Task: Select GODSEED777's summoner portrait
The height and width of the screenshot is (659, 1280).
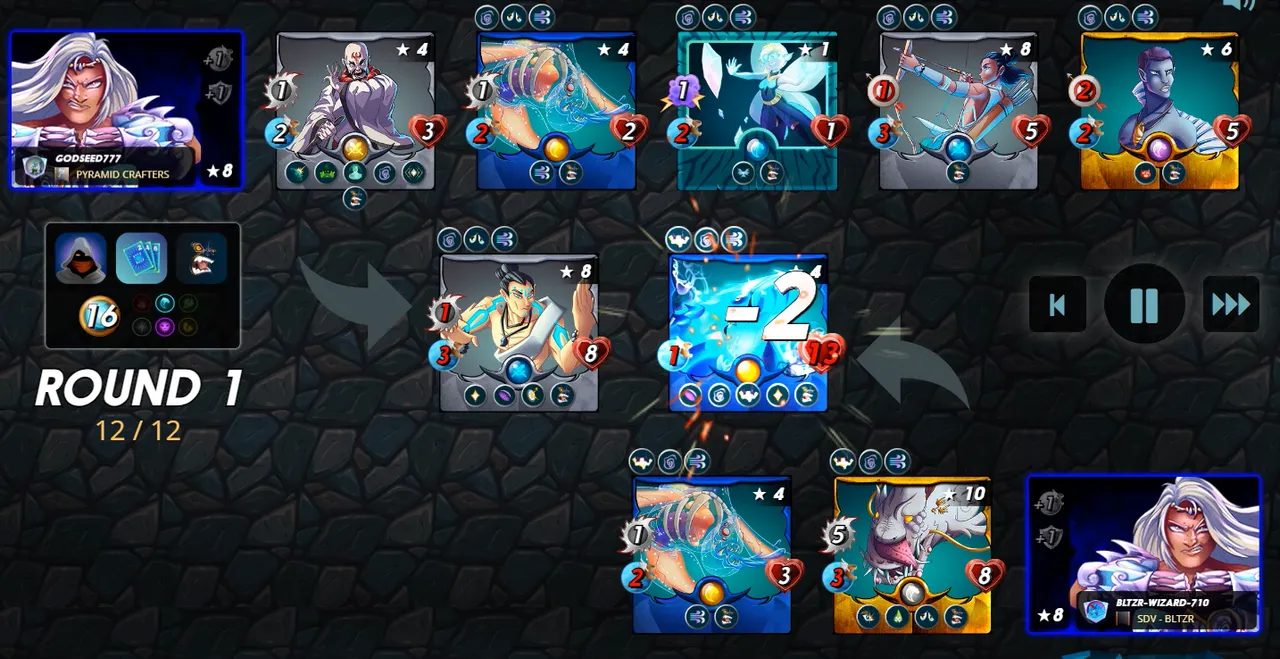Action: pyautogui.click(x=126, y=109)
